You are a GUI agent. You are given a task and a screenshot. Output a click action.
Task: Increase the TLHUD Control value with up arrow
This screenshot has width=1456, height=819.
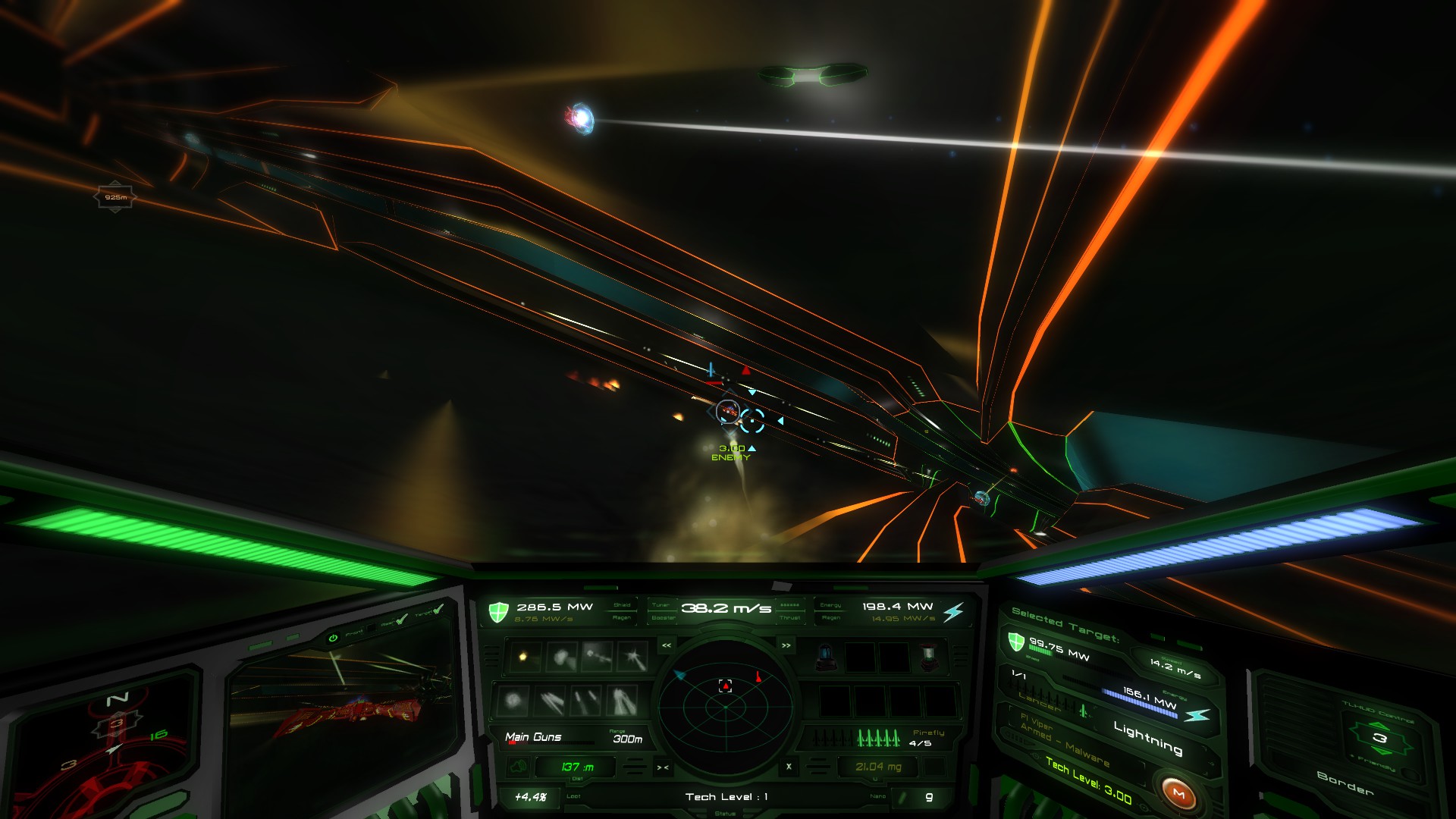click(1378, 725)
